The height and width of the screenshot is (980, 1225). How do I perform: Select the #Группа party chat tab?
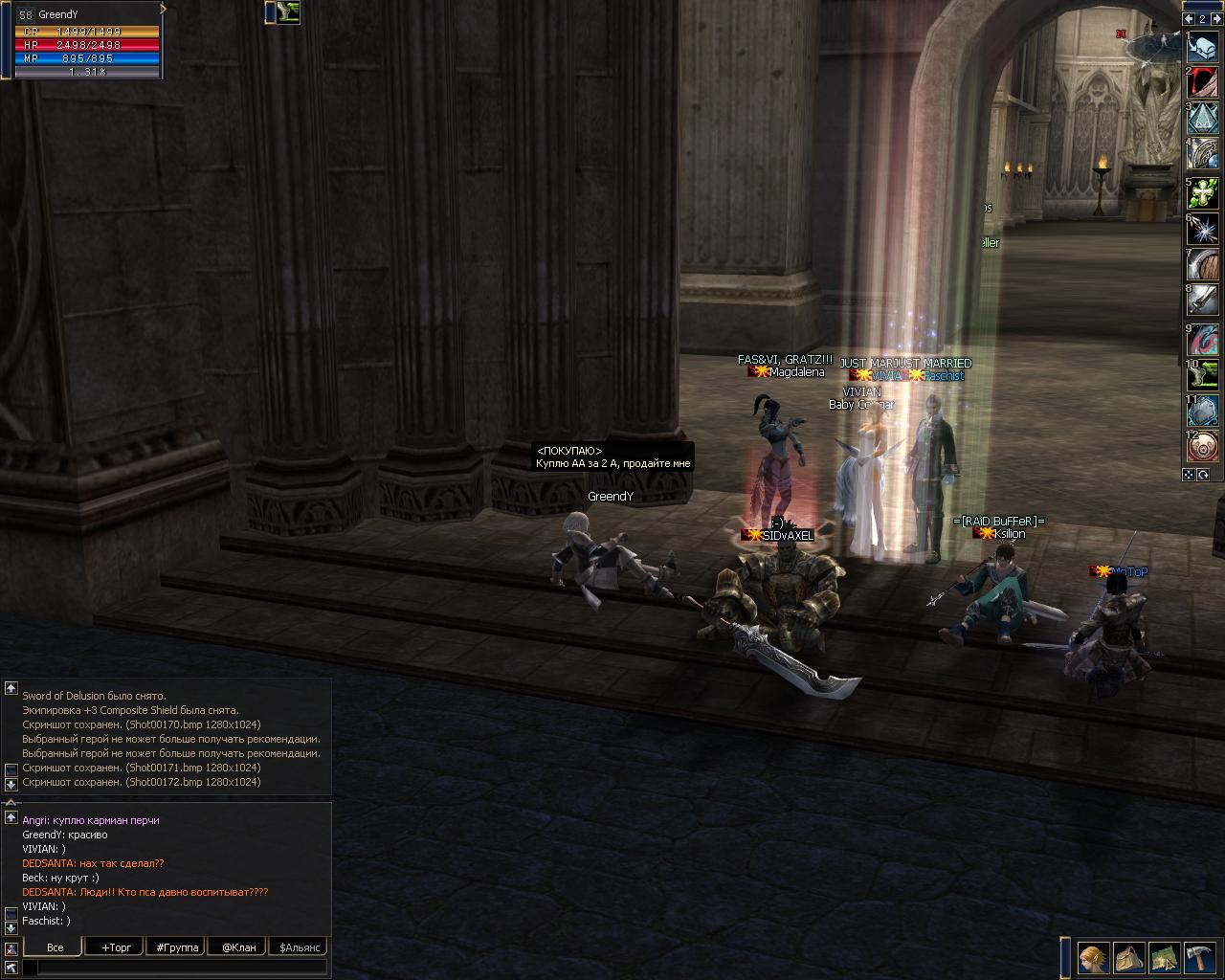[x=177, y=947]
